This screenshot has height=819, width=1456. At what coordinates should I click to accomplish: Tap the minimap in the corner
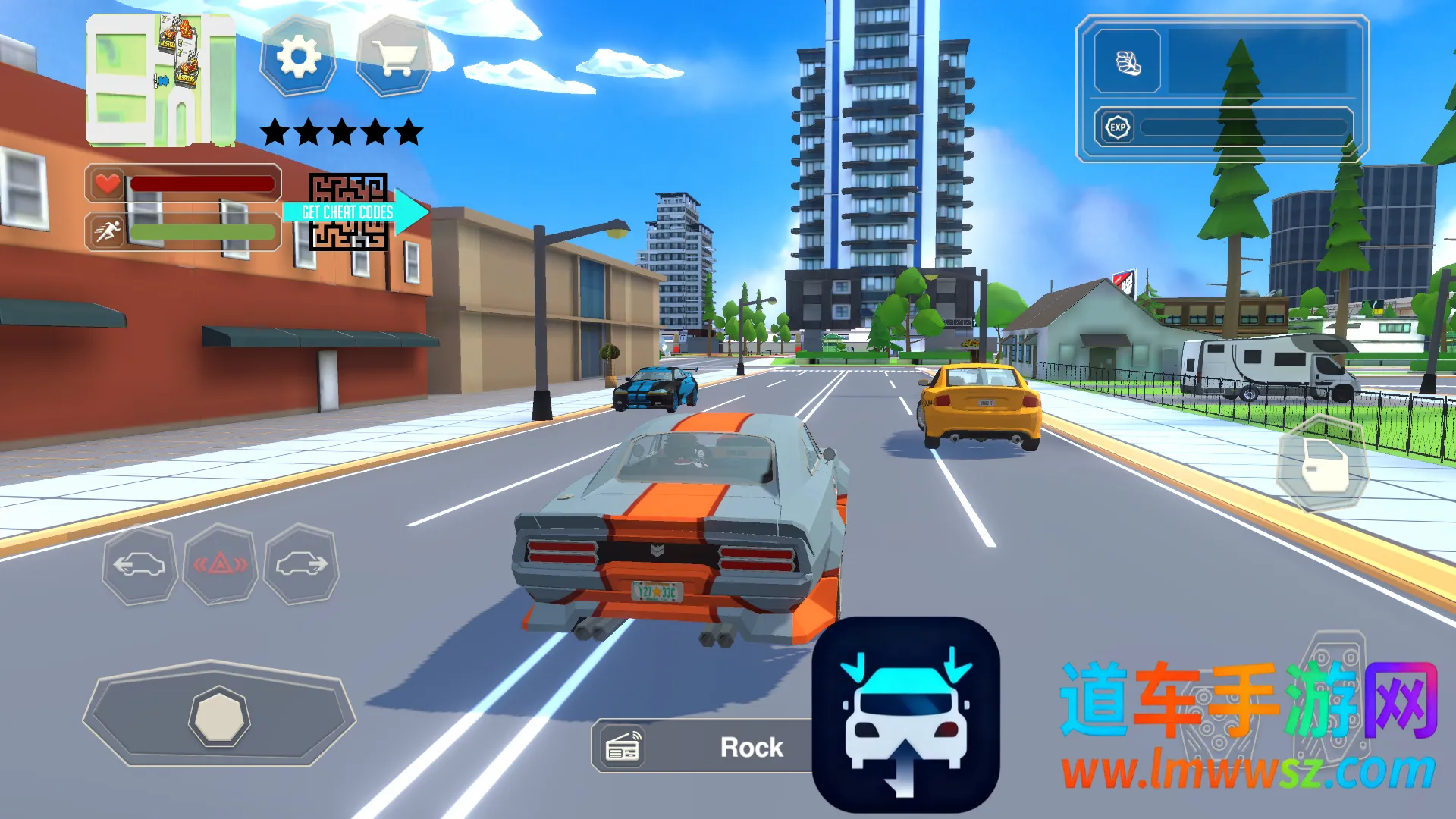[x=160, y=80]
